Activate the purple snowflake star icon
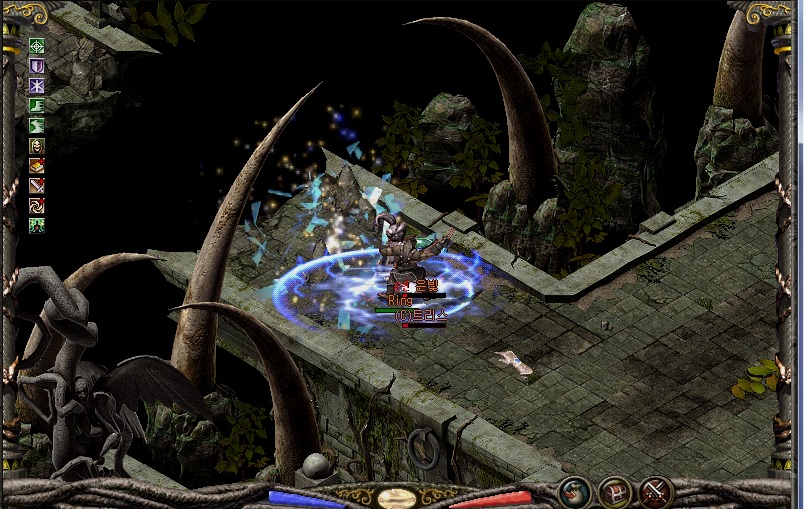 [x=37, y=86]
